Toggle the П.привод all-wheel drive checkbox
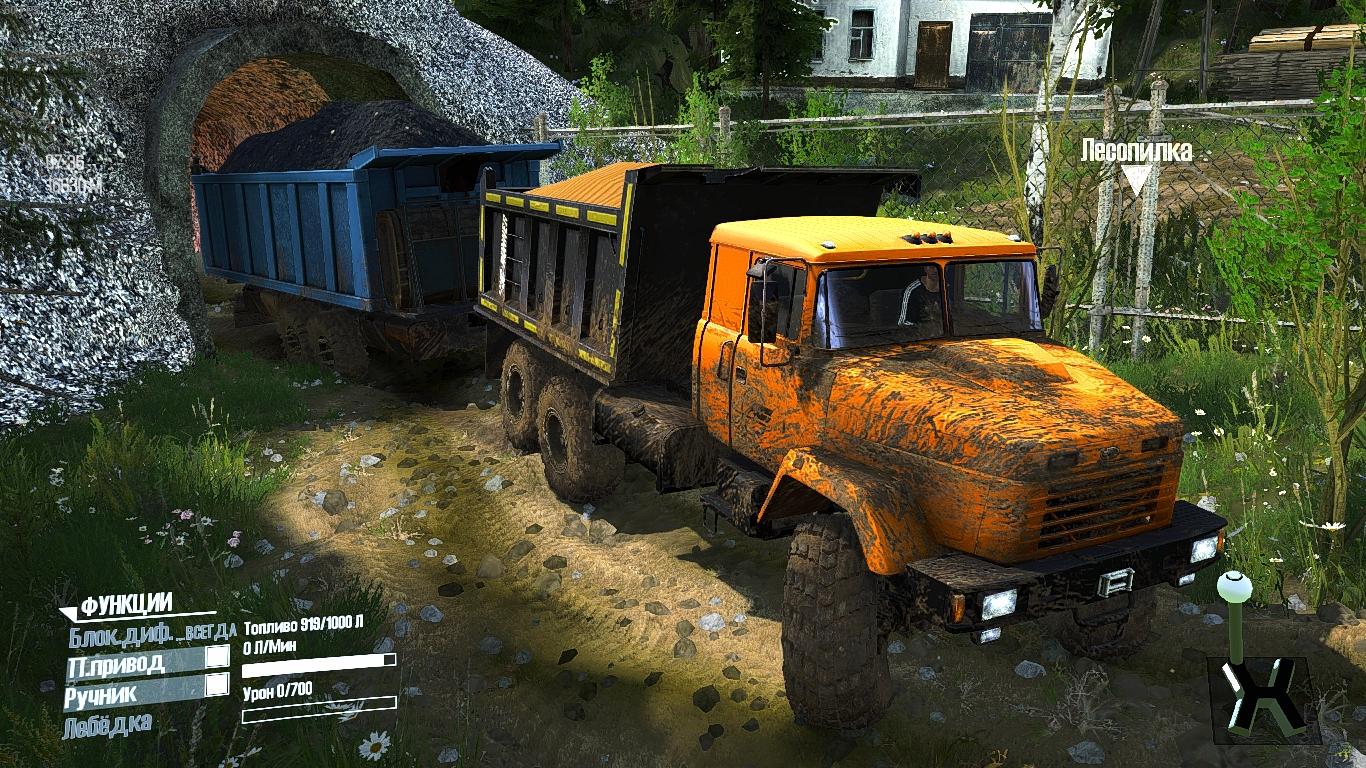 coord(217,657)
